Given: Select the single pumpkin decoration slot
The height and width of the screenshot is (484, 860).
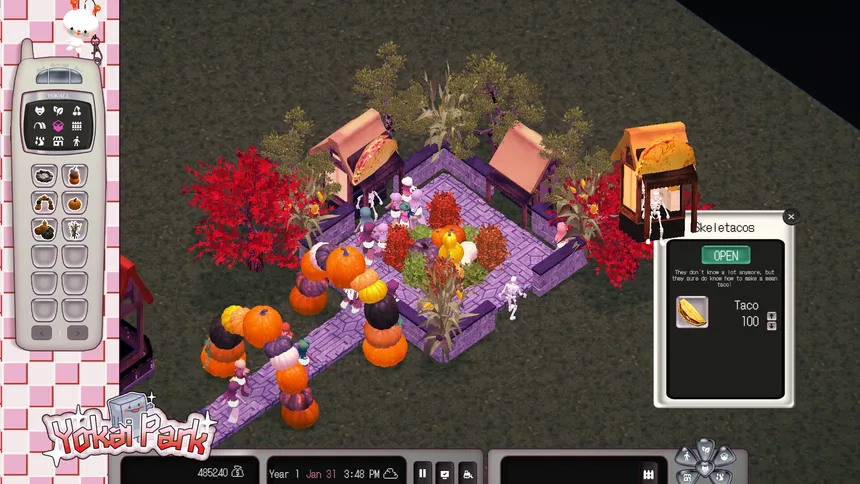Looking at the screenshot, I should click(x=75, y=203).
